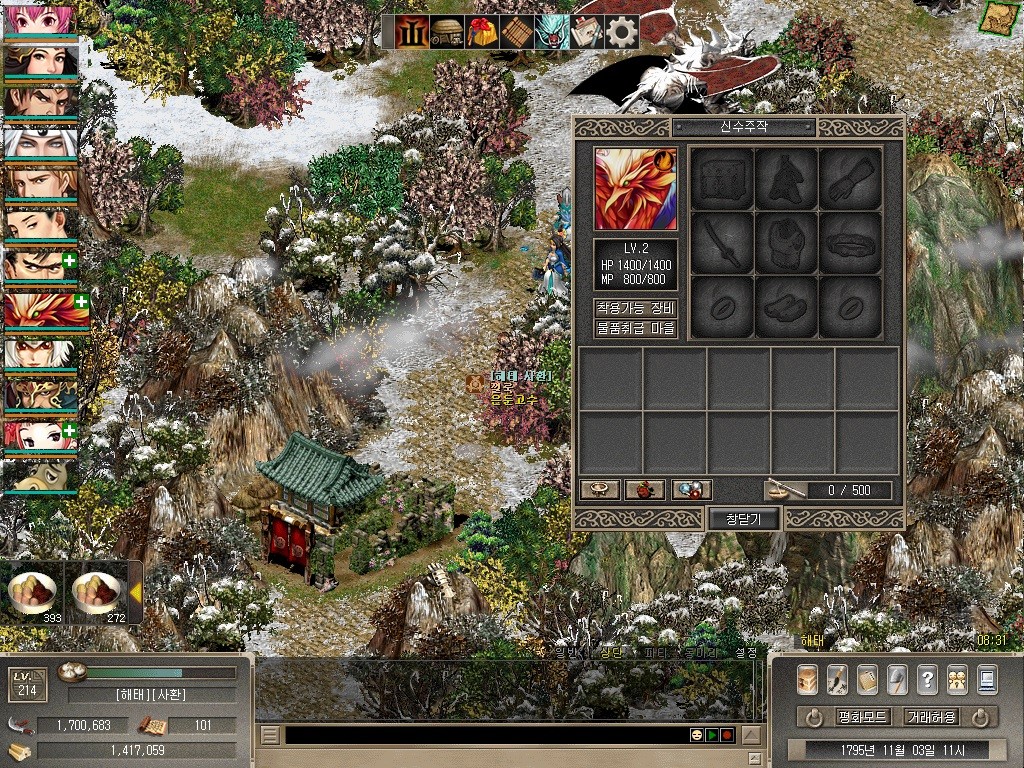Select the sword weapon equipment slot
The width and height of the screenshot is (1024, 768).
point(722,242)
